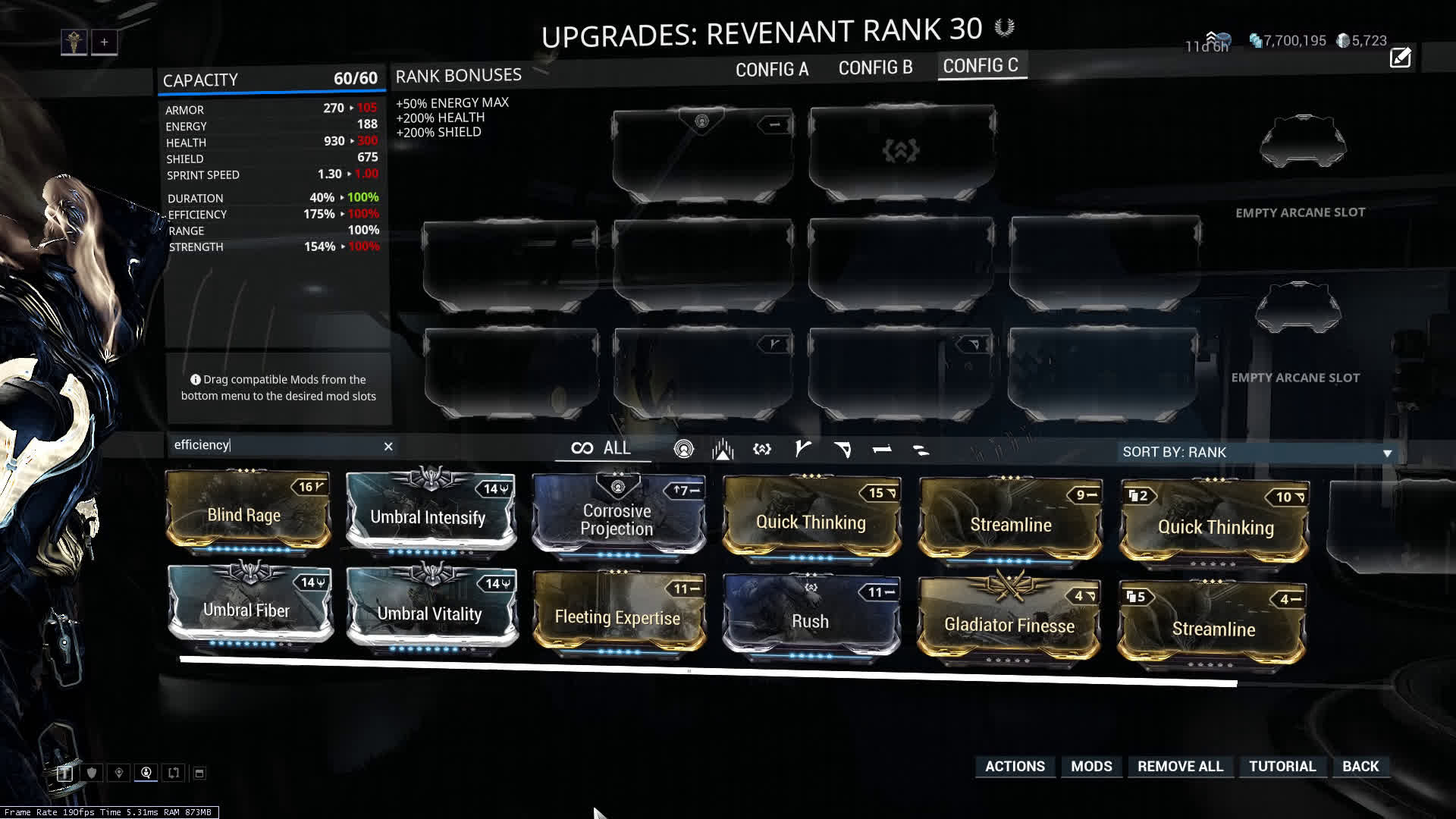This screenshot has height=819, width=1456.
Task: Click Remove All mods button
Action: (1180, 766)
